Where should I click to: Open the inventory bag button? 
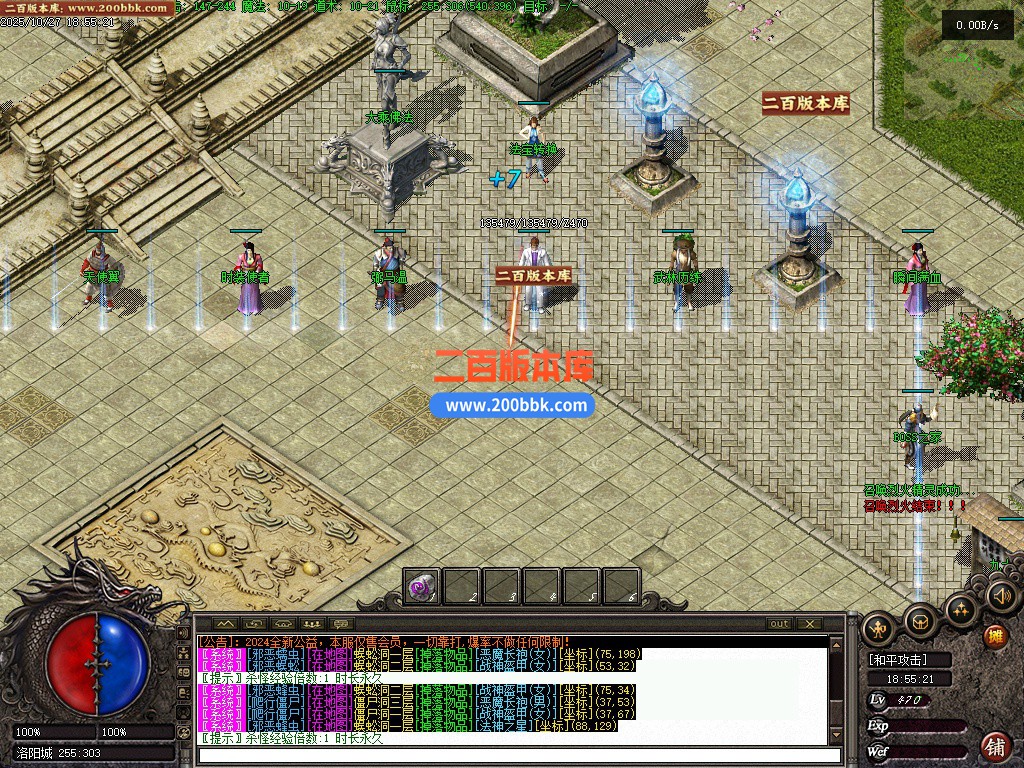(920, 620)
